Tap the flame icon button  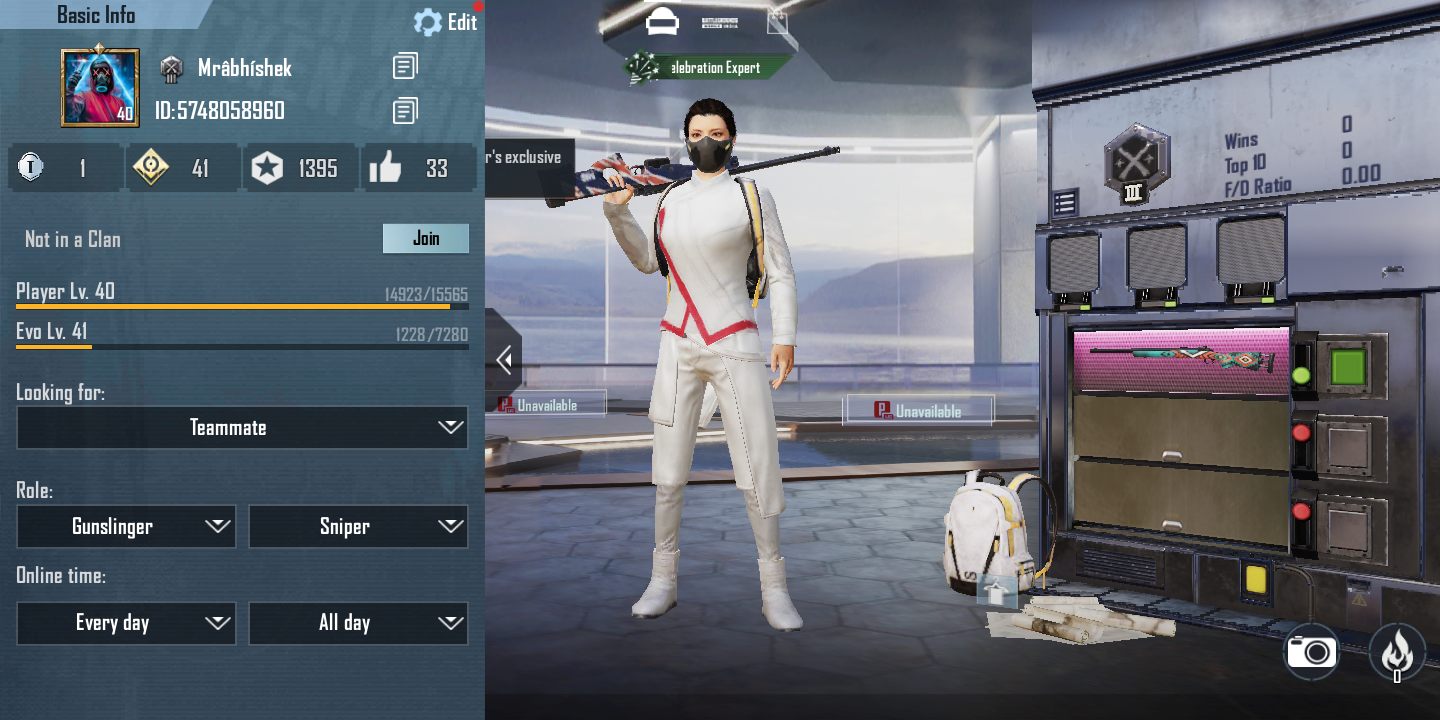(1397, 652)
